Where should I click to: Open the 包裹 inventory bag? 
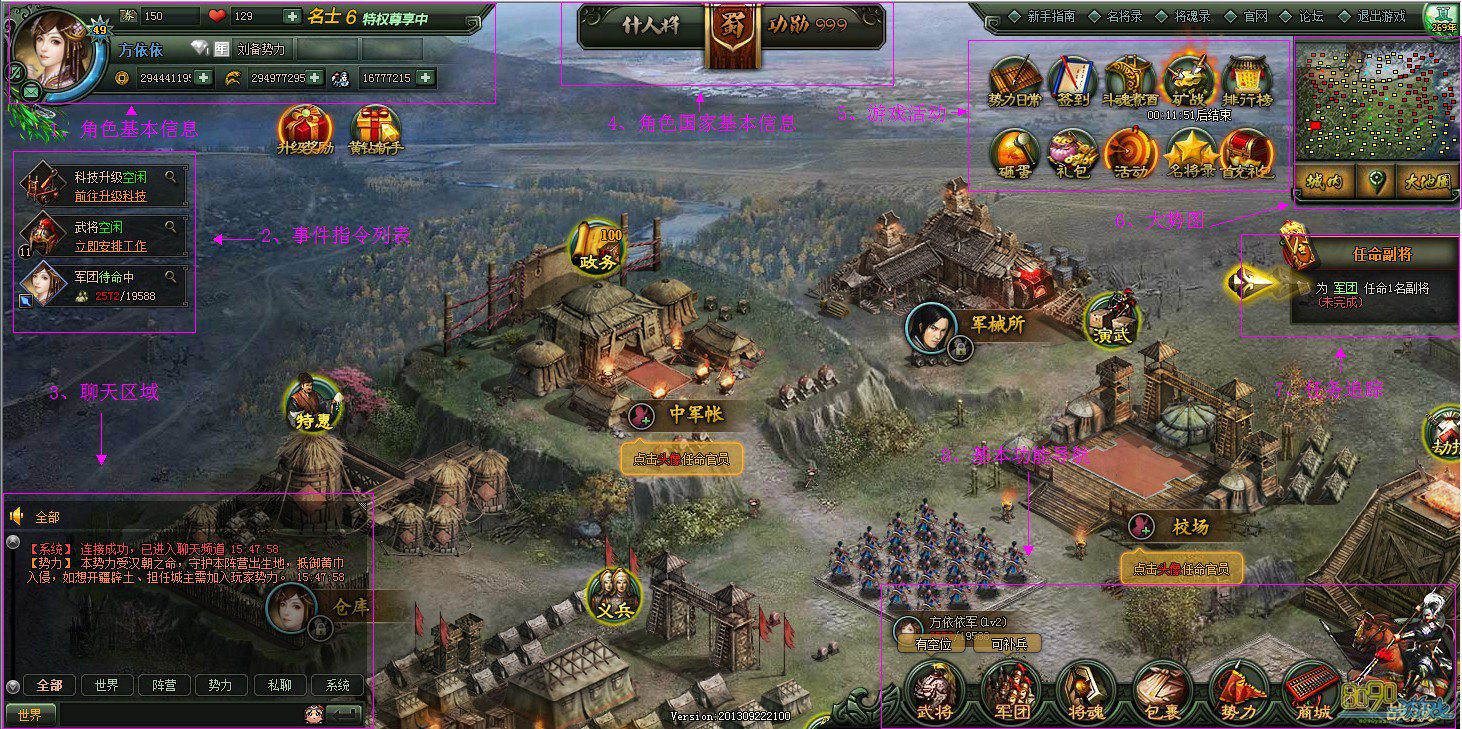pyautogui.click(x=1162, y=692)
